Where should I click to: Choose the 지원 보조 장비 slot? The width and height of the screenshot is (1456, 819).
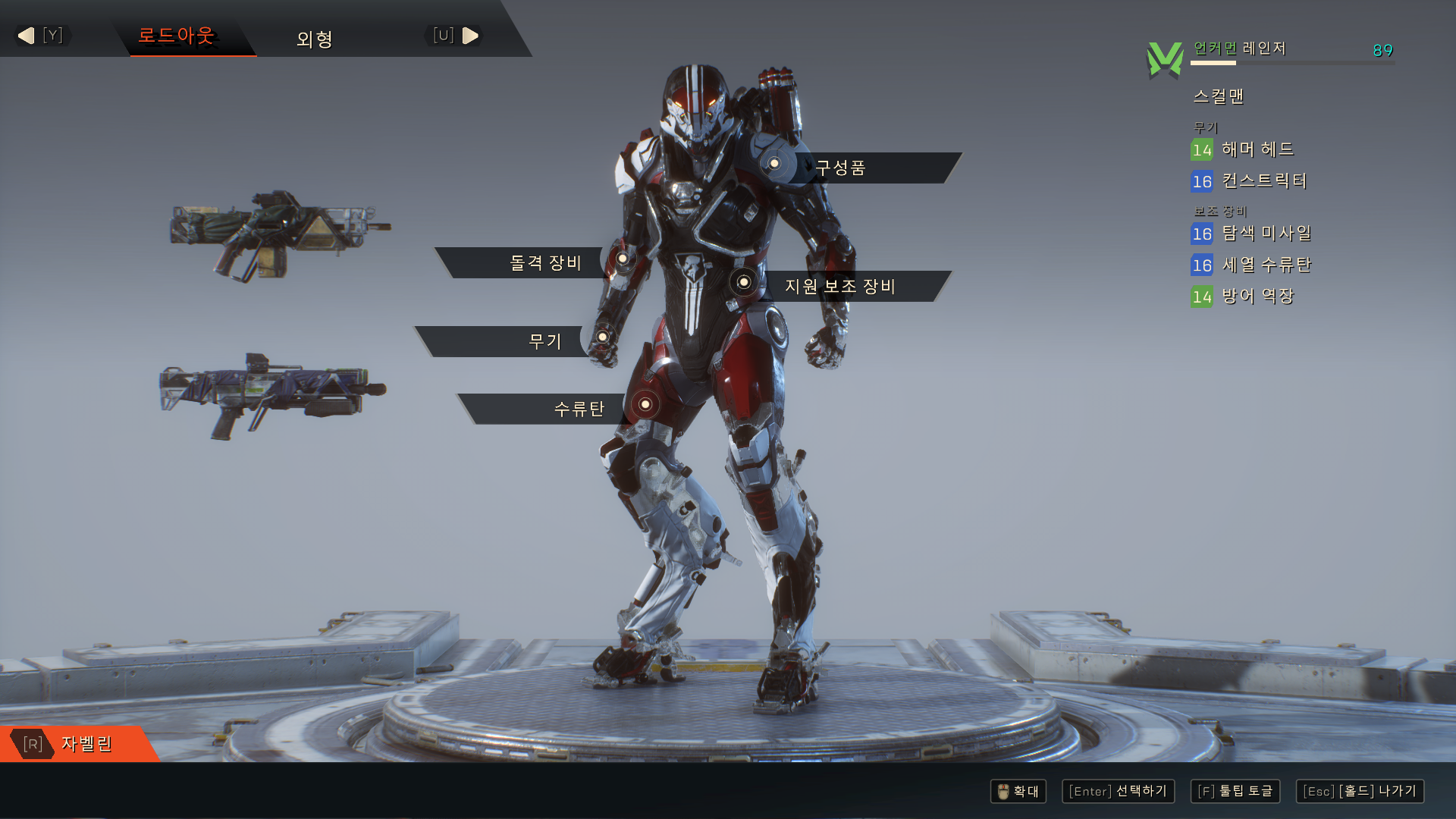[840, 286]
